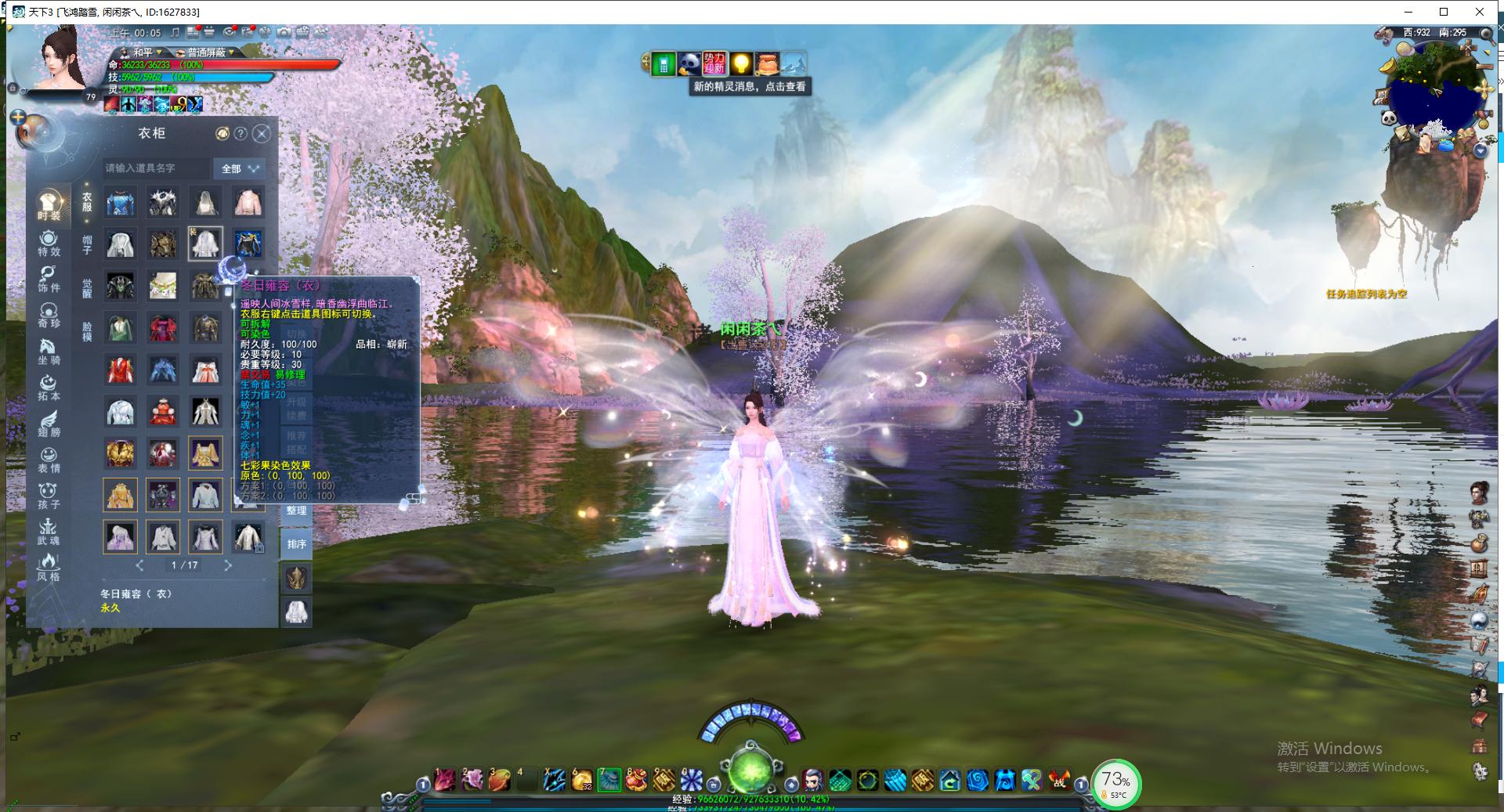Open the 翅膀 wings category
The width and height of the screenshot is (1504, 812).
pos(49,424)
